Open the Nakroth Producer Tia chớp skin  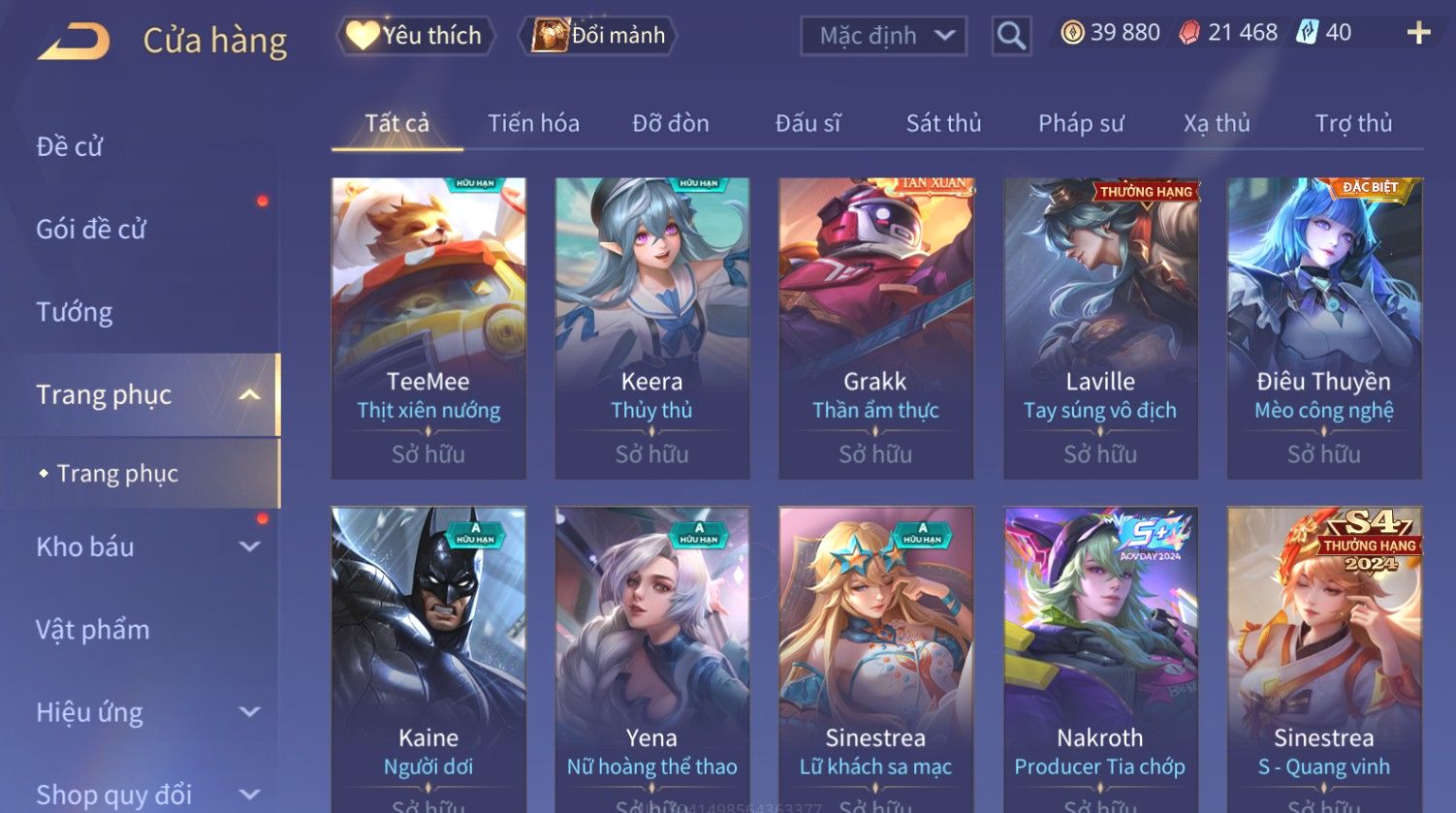pos(1100,659)
